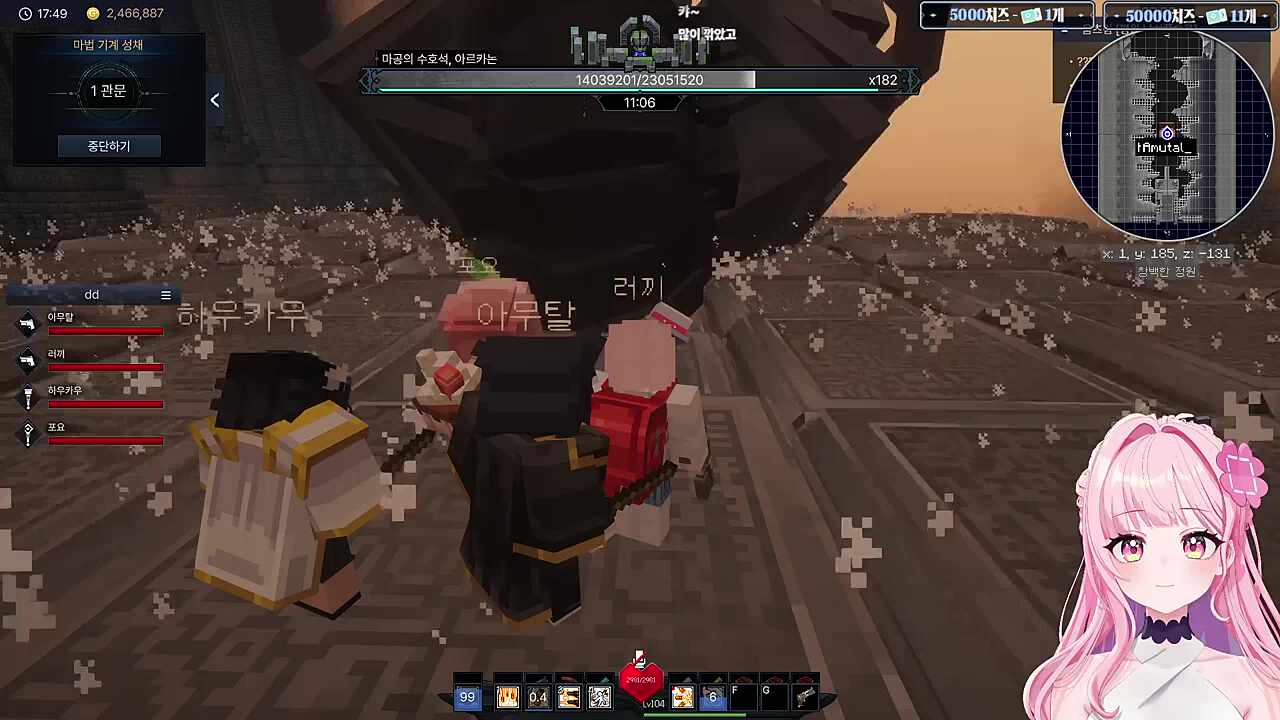Open the dd party panel hamburger menu
The width and height of the screenshot is (1280, 720).
[166, 295]
